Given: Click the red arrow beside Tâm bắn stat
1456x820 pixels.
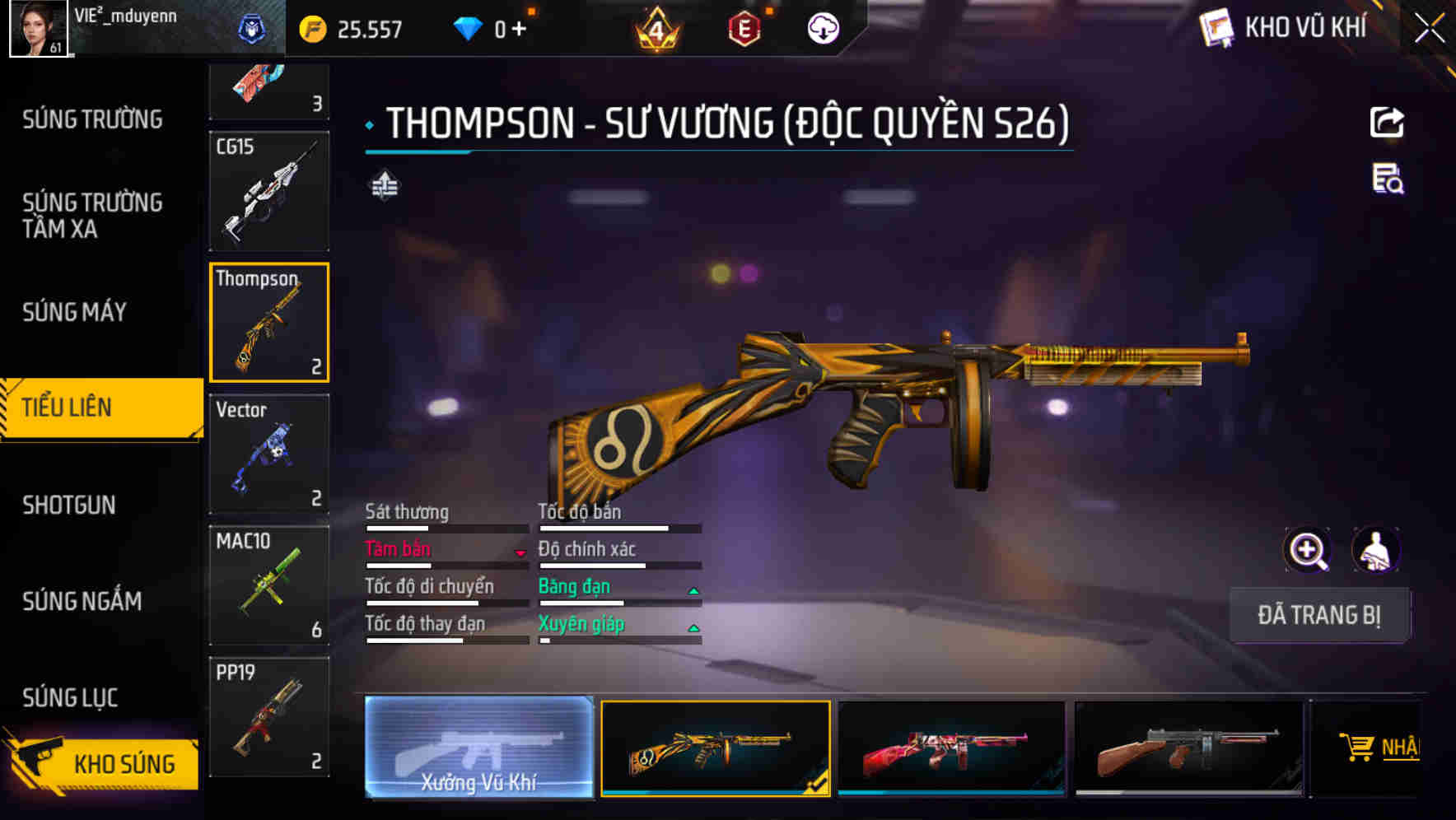Looking at the screenshot, I should click(x=520, y=552).
